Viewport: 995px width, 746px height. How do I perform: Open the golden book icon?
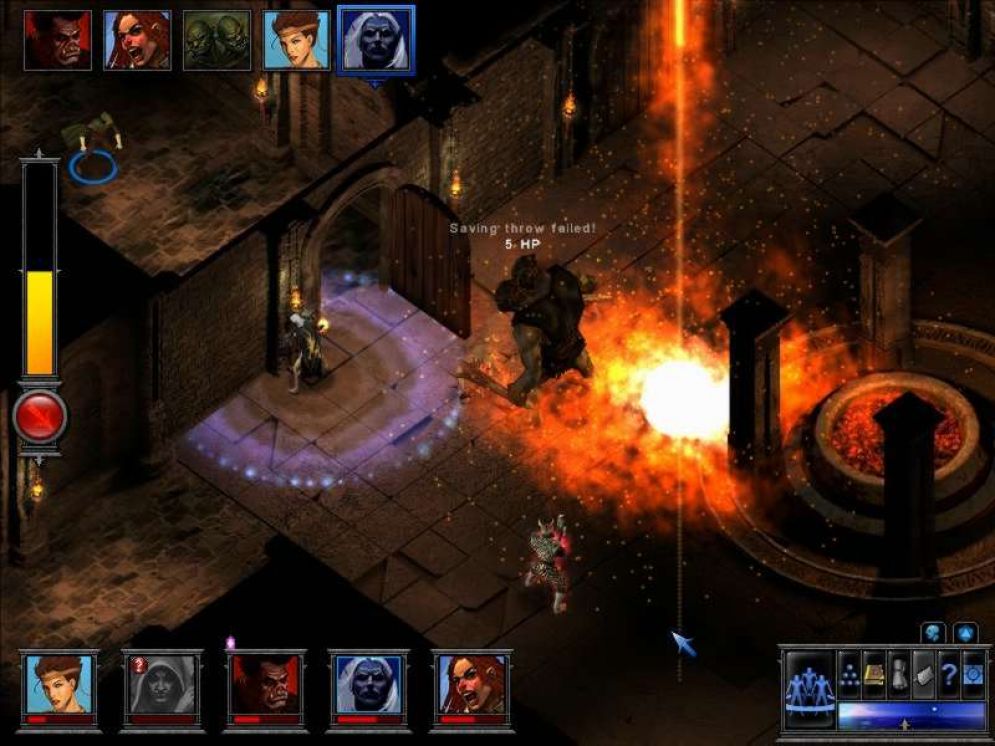[x=874, y=674]
